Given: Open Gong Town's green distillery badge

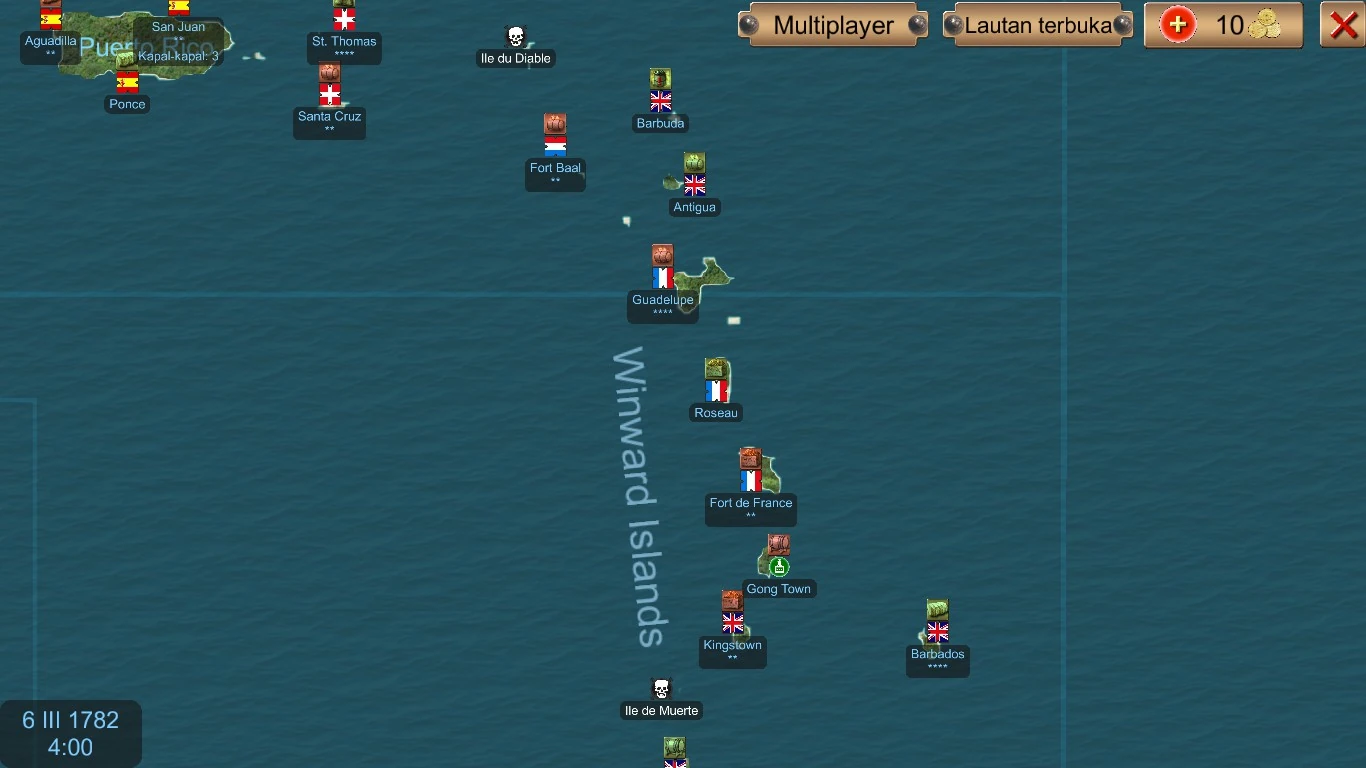Looking at the screenshot, I should pos(778,565).
